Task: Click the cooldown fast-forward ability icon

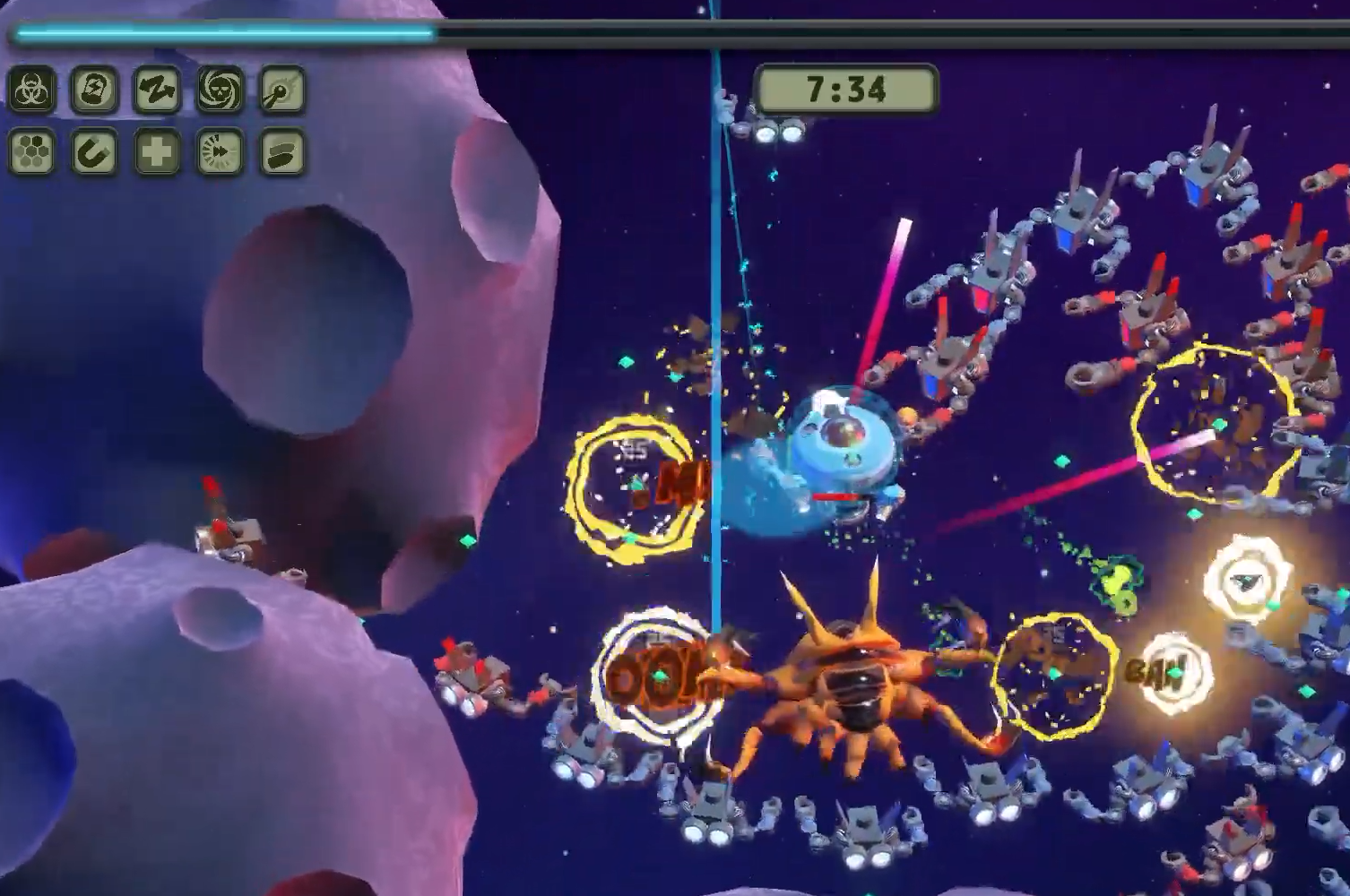Action: pos(220,154)
